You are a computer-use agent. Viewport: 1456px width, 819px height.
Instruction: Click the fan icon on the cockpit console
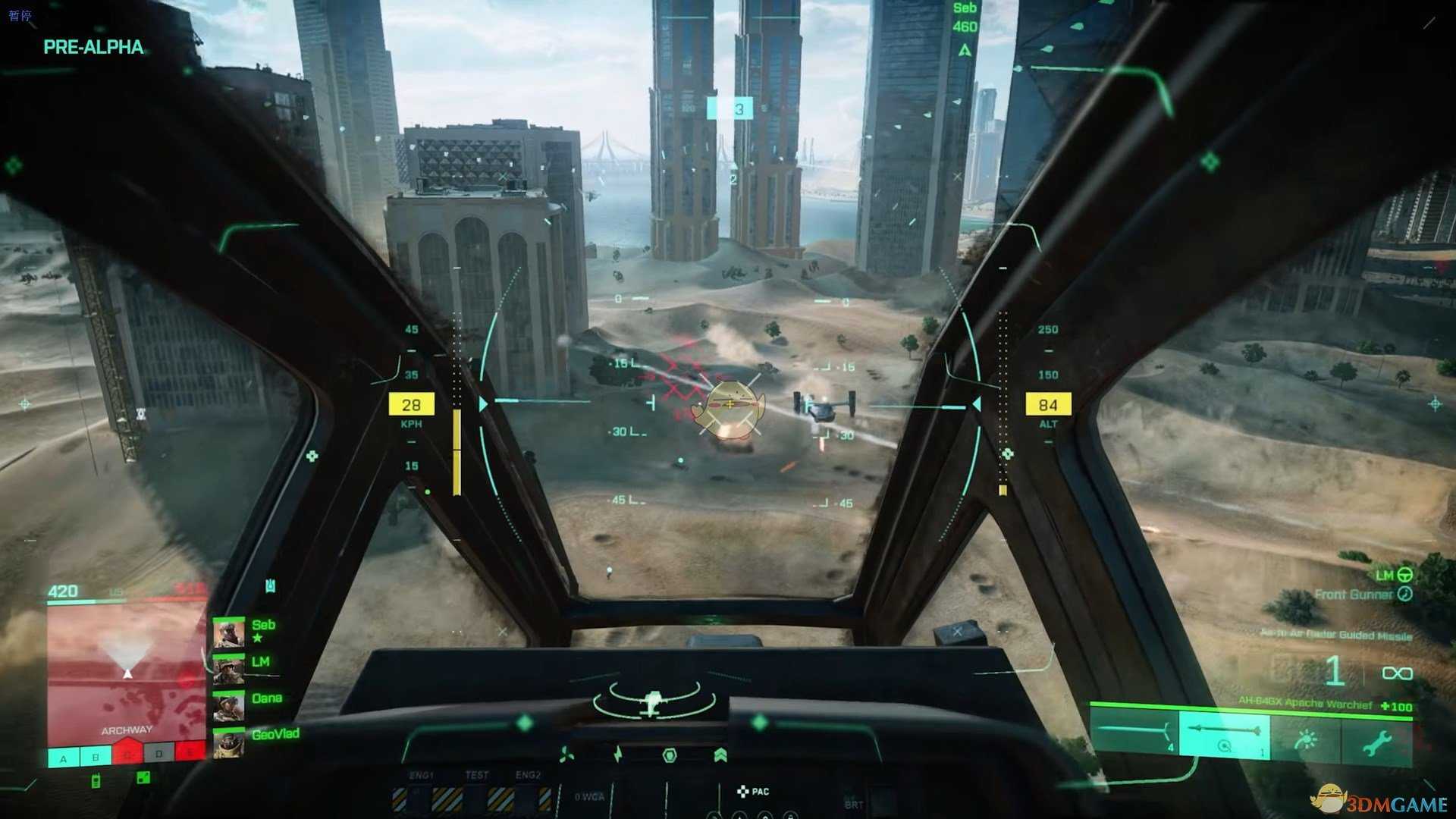coord(566,754)
